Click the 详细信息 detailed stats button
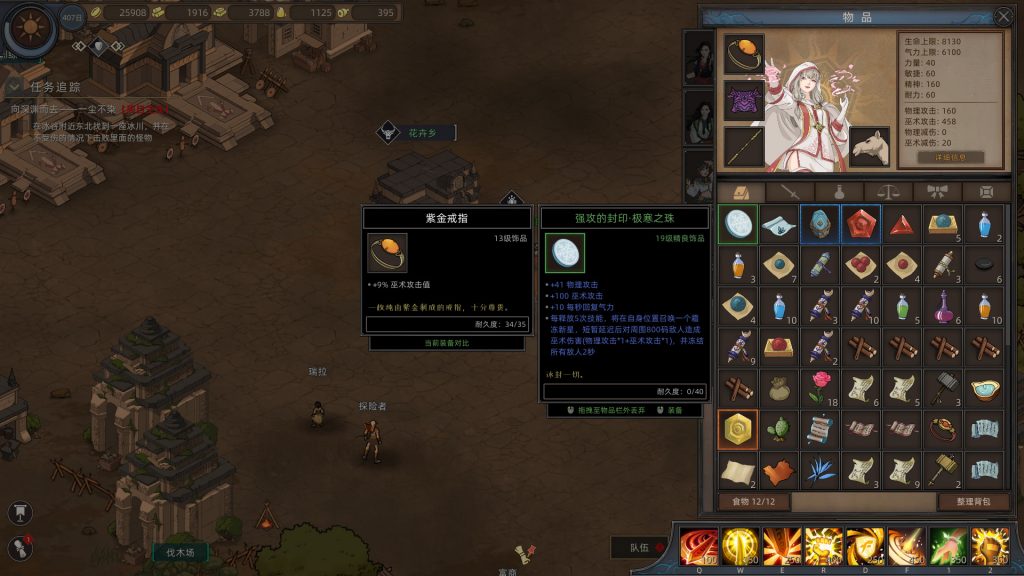 click(x=950, y=158)
